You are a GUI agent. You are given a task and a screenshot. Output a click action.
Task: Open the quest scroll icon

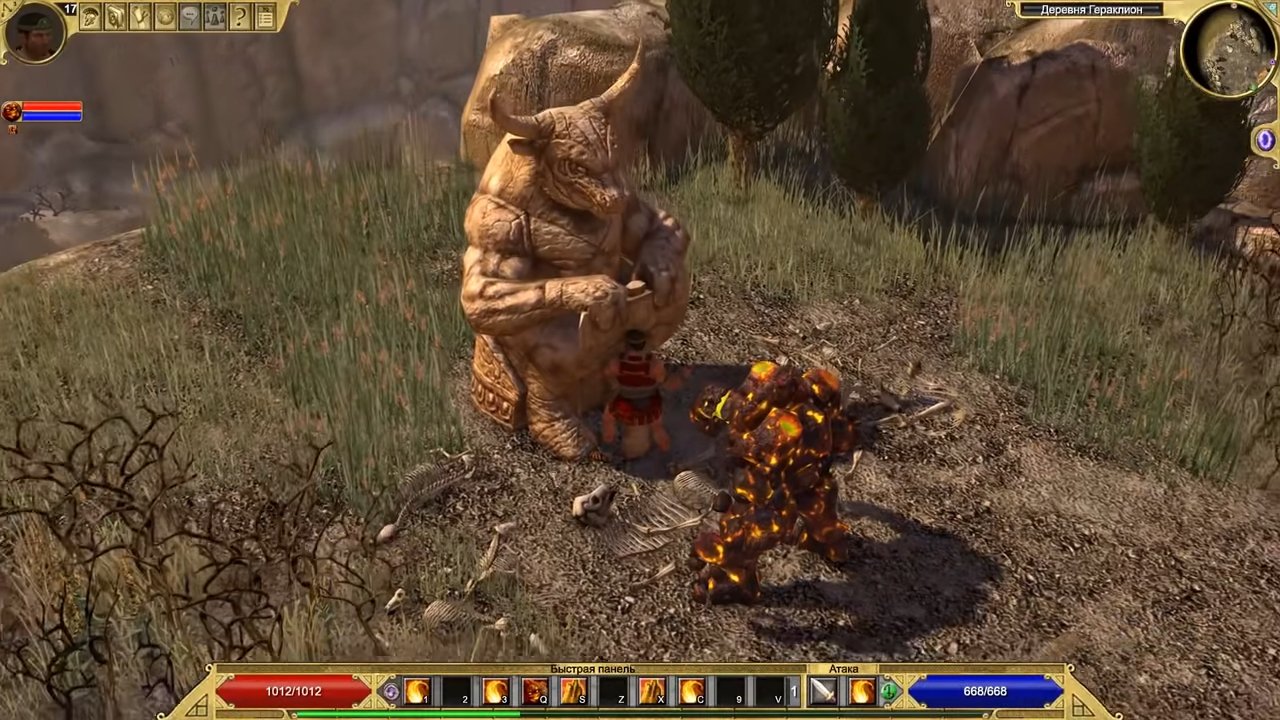pos(140,16)
